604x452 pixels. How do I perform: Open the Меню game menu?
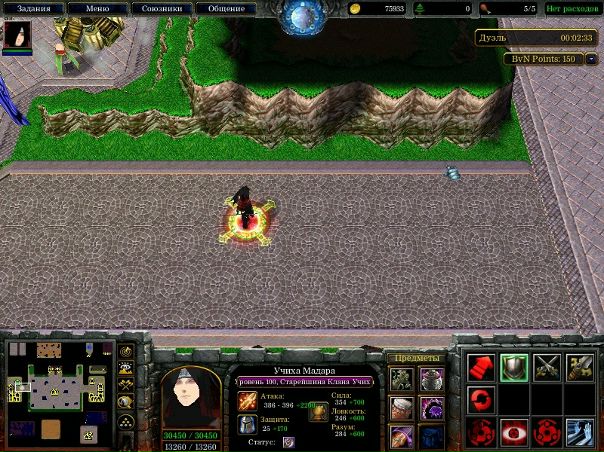pyautogui.click(x=98, y=9)
